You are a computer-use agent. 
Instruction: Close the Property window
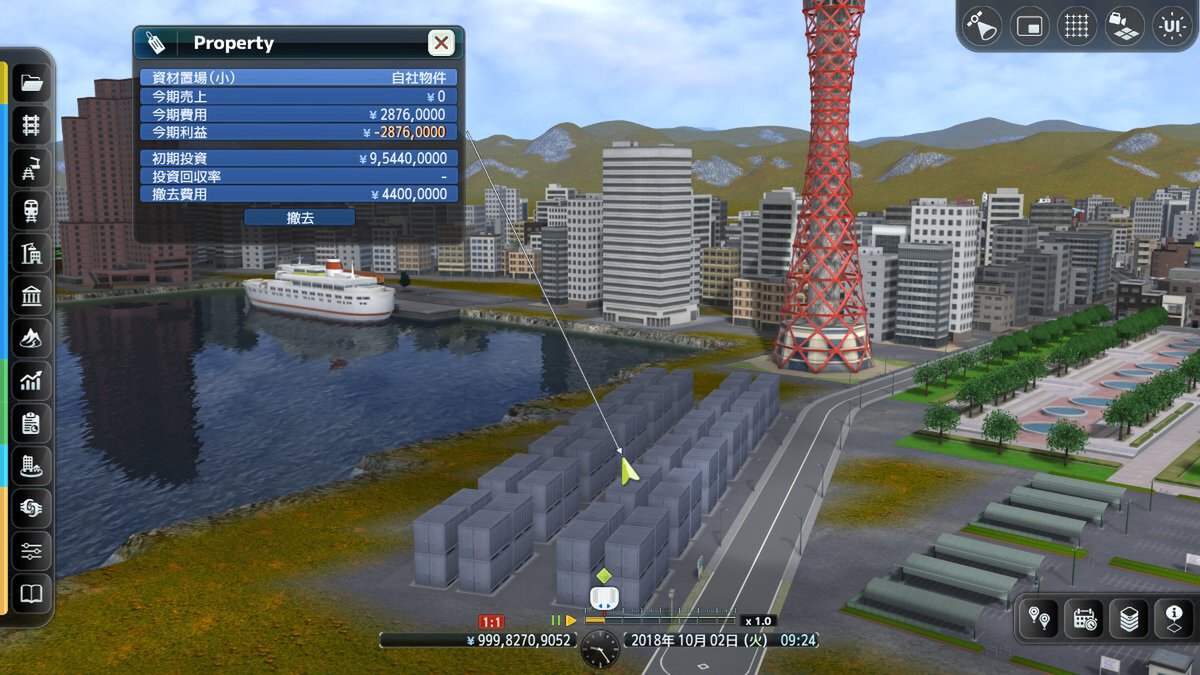pyautogui.click(x=441, y=43)
